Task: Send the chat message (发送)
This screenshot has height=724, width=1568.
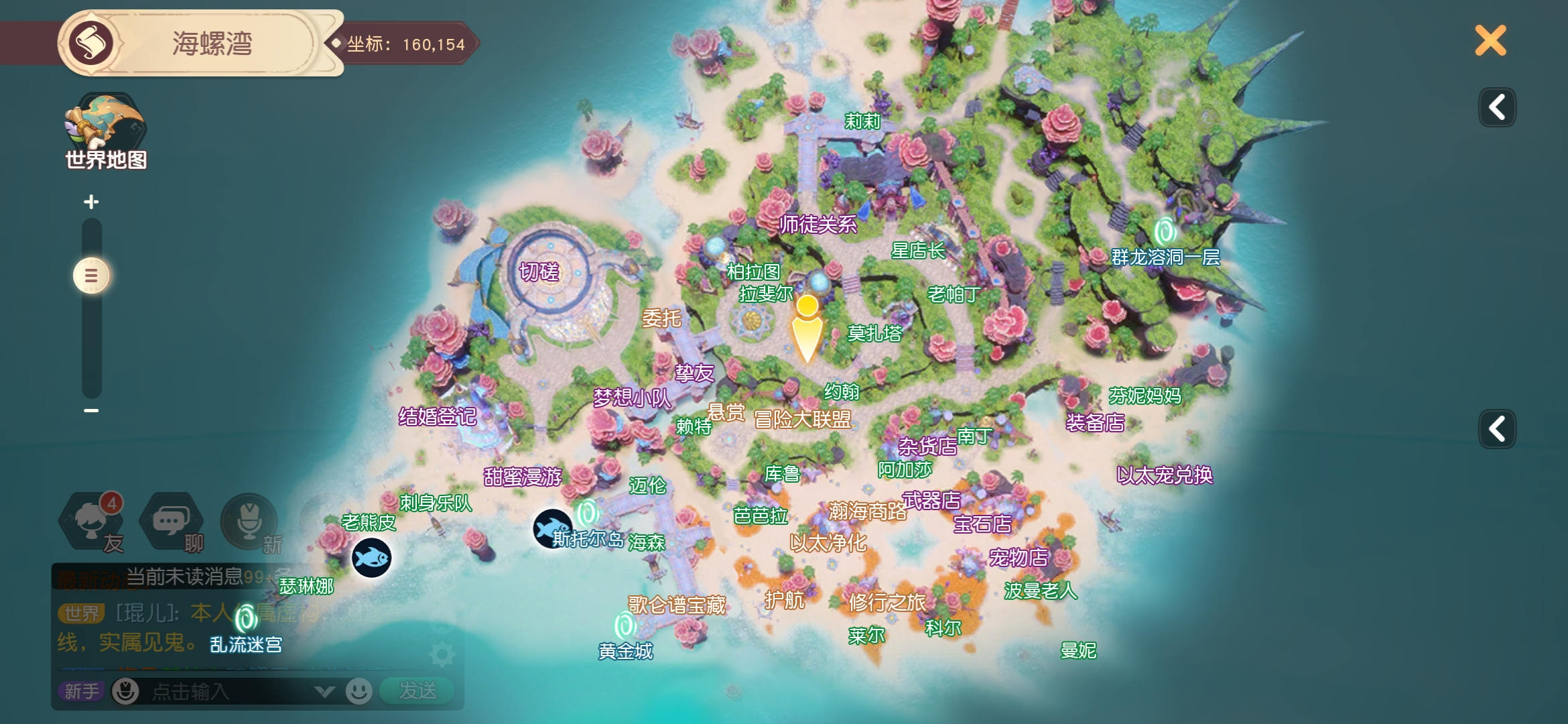Action: click(x=417, y=690)
